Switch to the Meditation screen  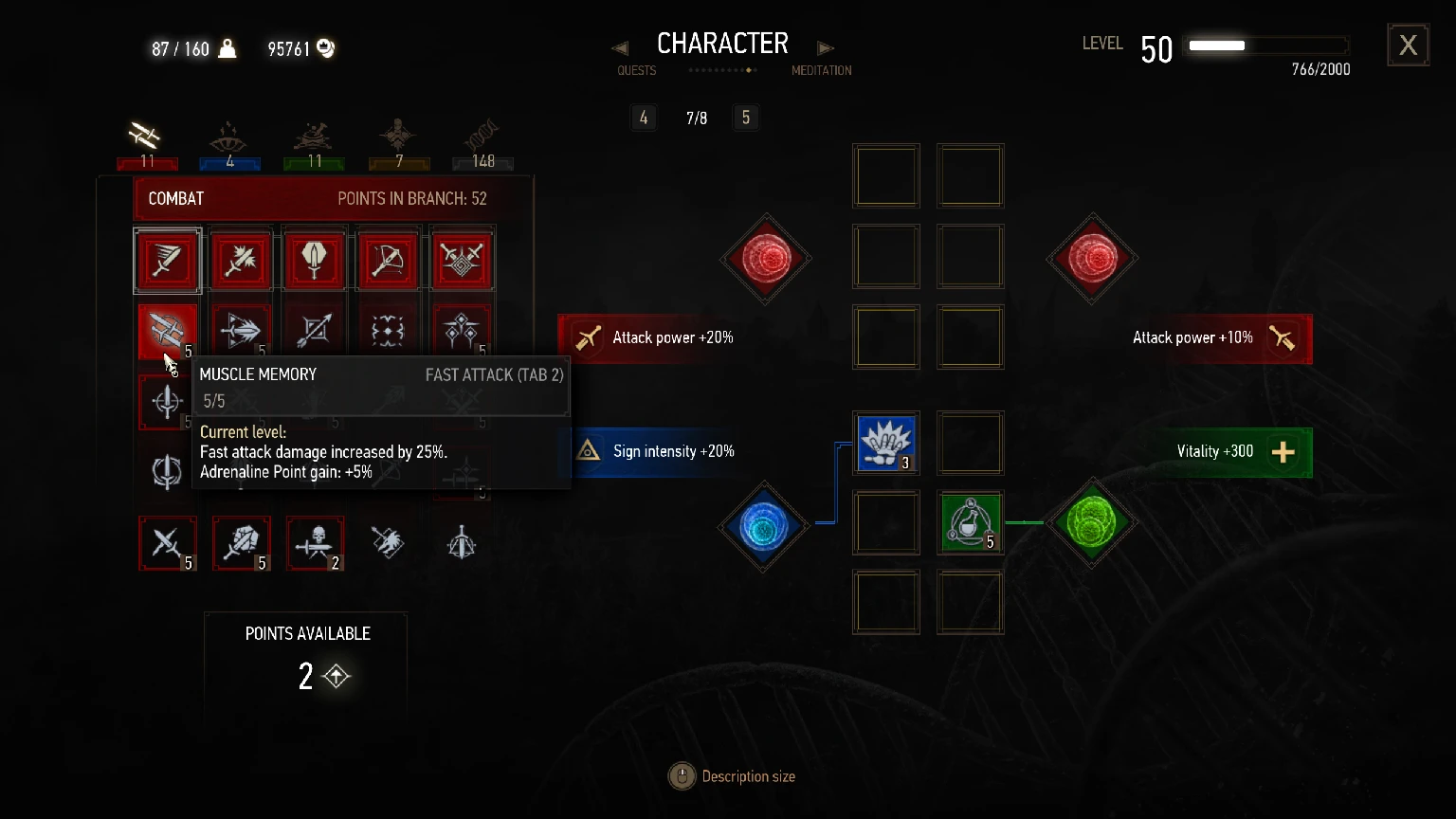tap(821, 70)
